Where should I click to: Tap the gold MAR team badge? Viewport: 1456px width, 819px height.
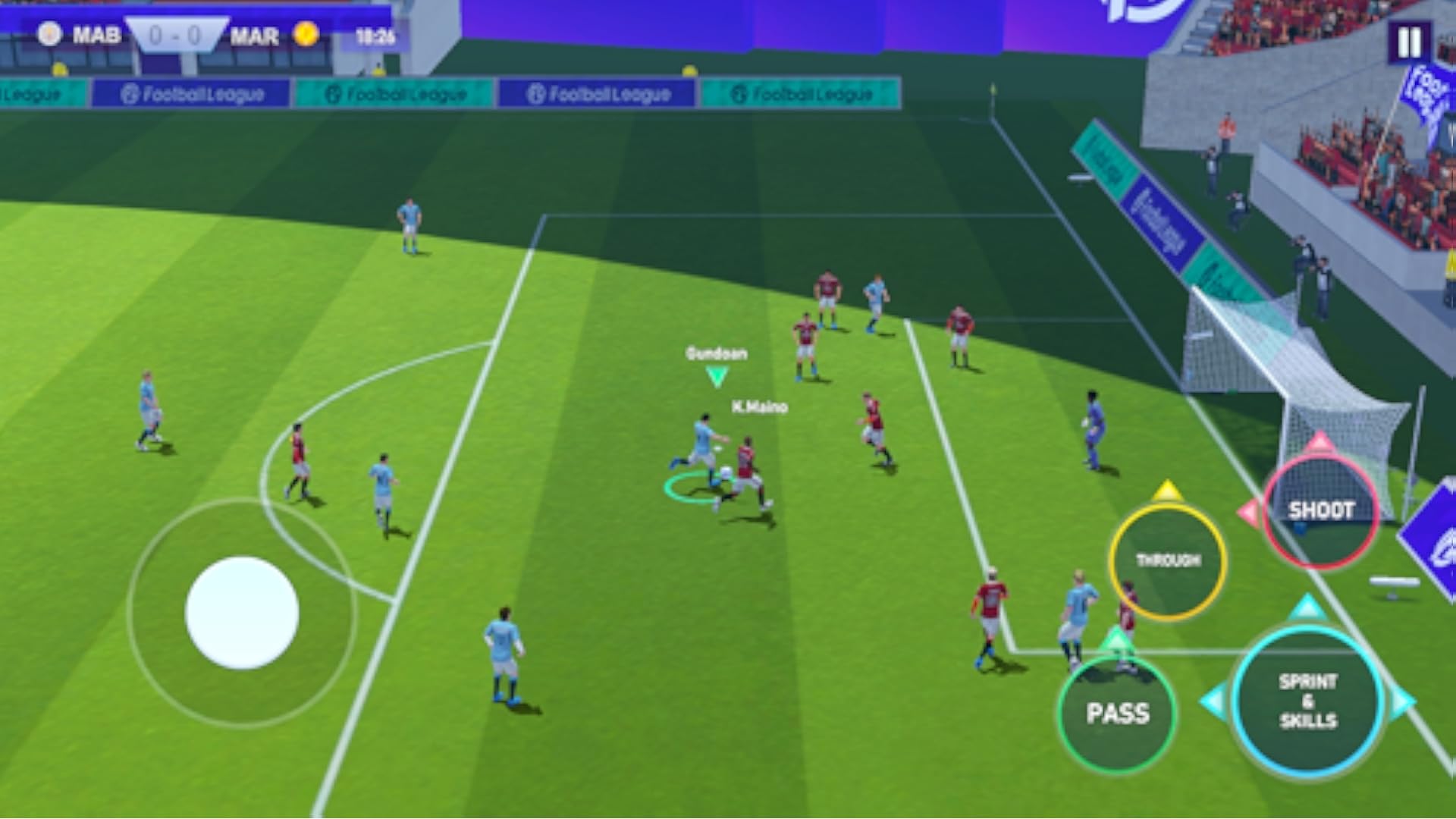305,33
